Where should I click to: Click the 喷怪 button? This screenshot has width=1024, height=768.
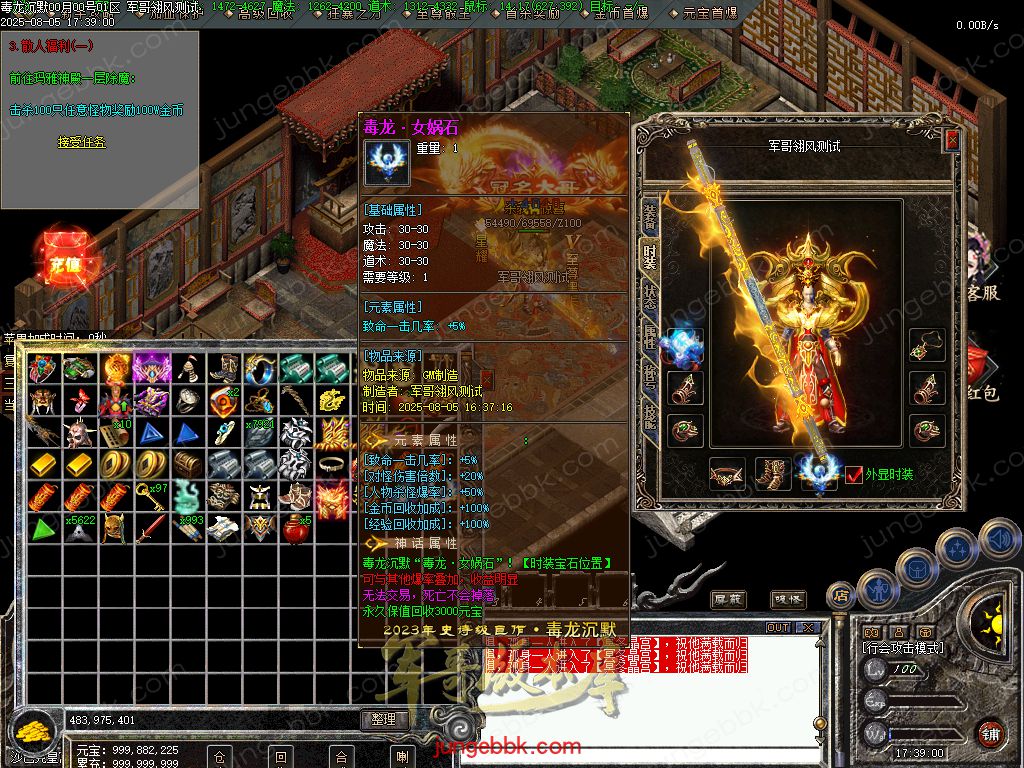tap(788, 599)
